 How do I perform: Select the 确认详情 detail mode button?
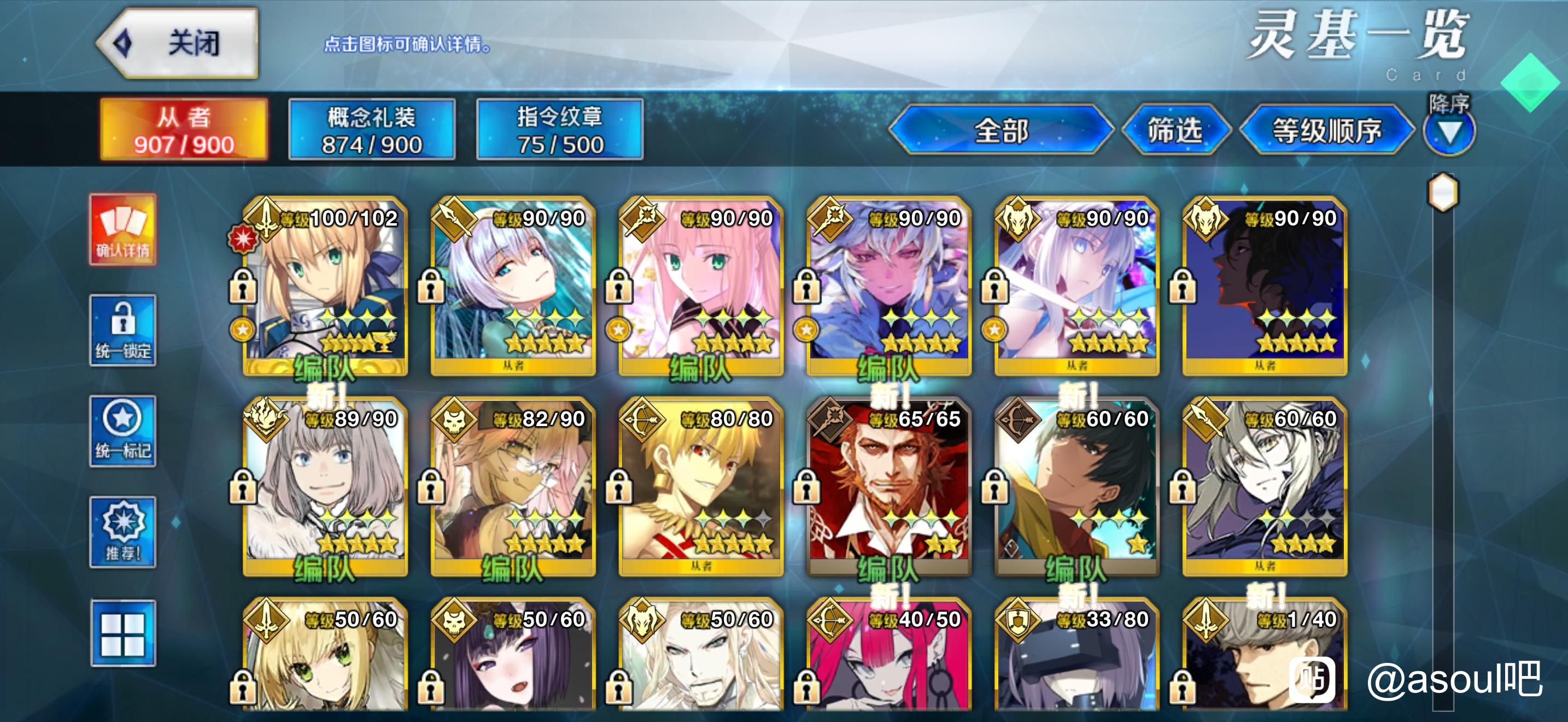[x=123, y=230]
